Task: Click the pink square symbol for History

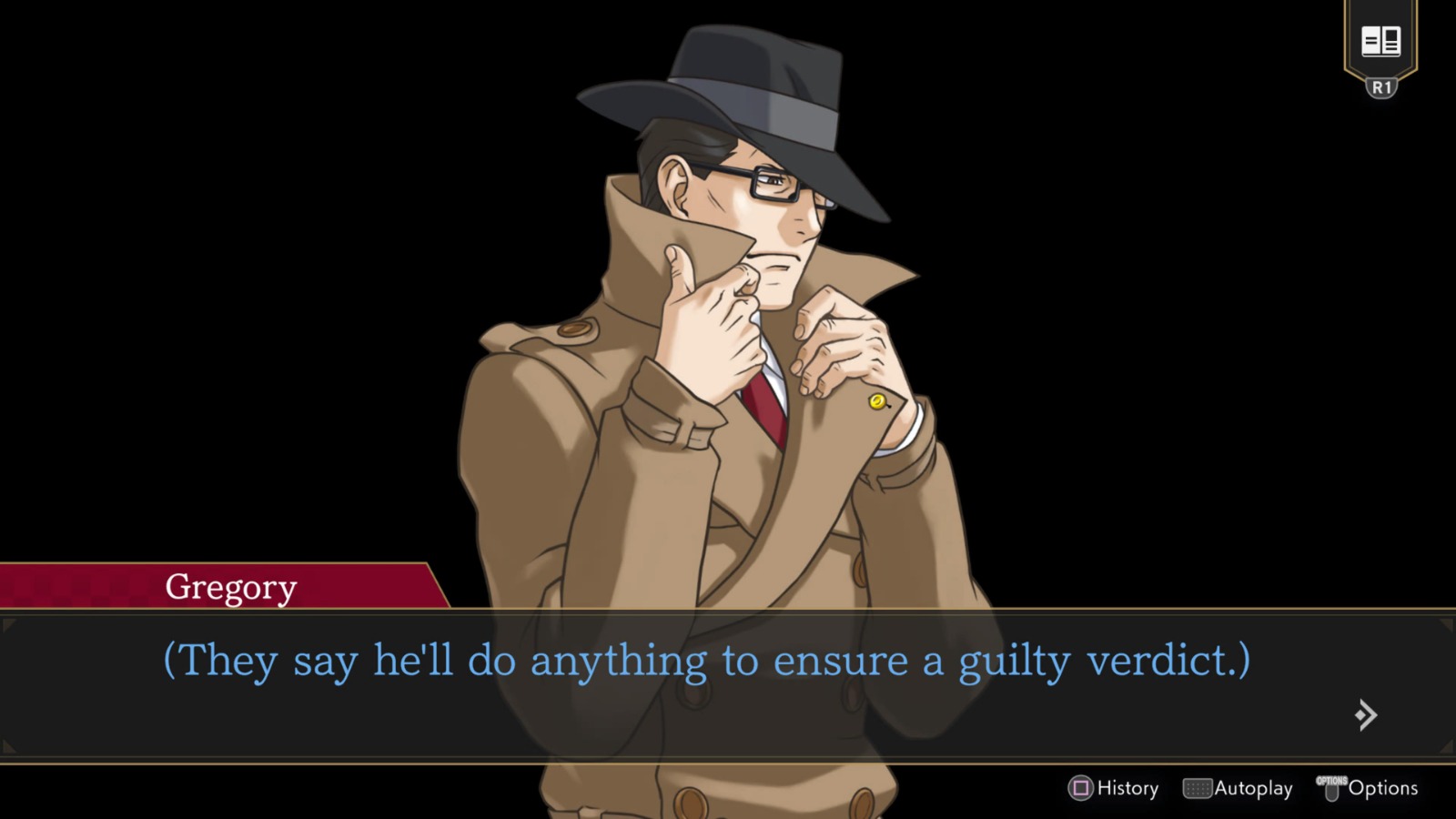Action: tap(1079, 788)
